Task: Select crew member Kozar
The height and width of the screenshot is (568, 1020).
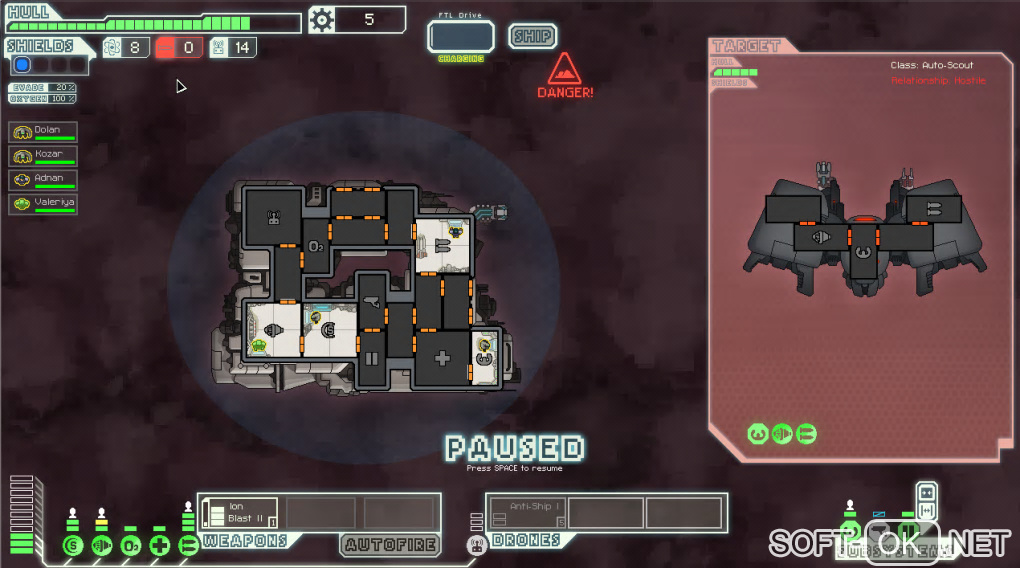Action: (43, 157)
